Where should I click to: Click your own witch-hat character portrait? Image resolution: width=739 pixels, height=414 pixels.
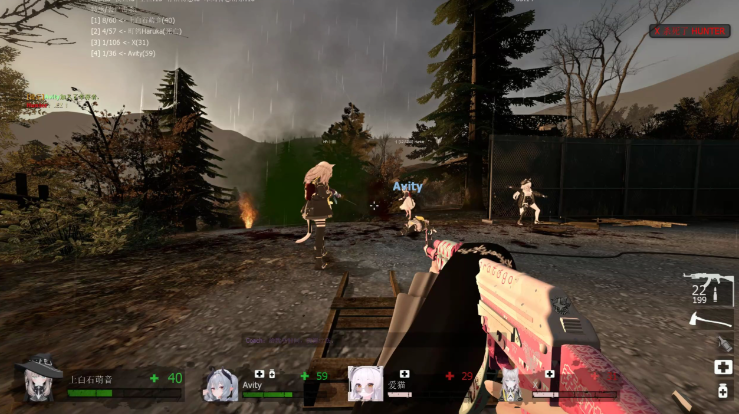pos(40,380)
